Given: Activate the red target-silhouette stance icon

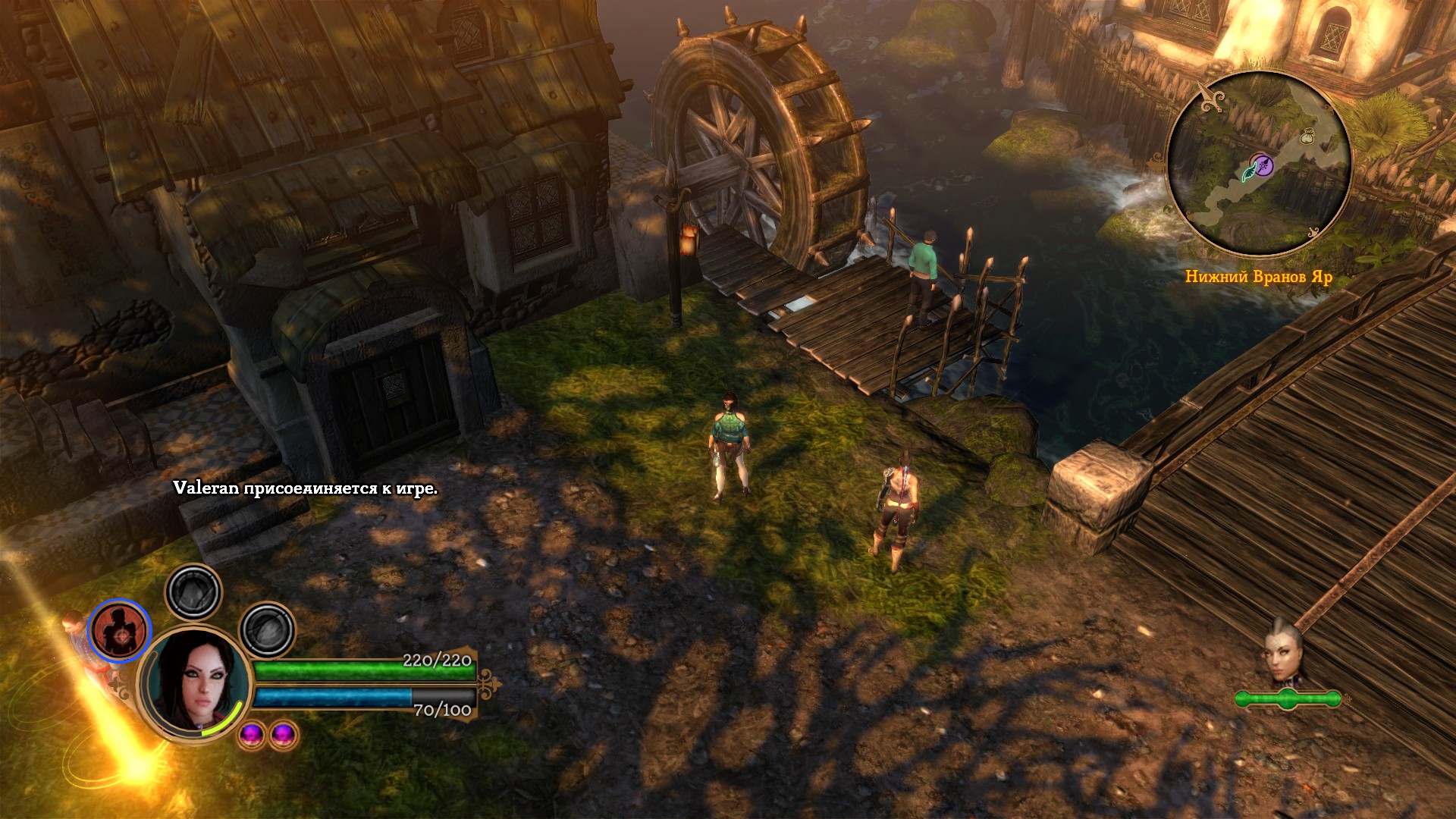Looking at the screenshot, I should (120, 631).
